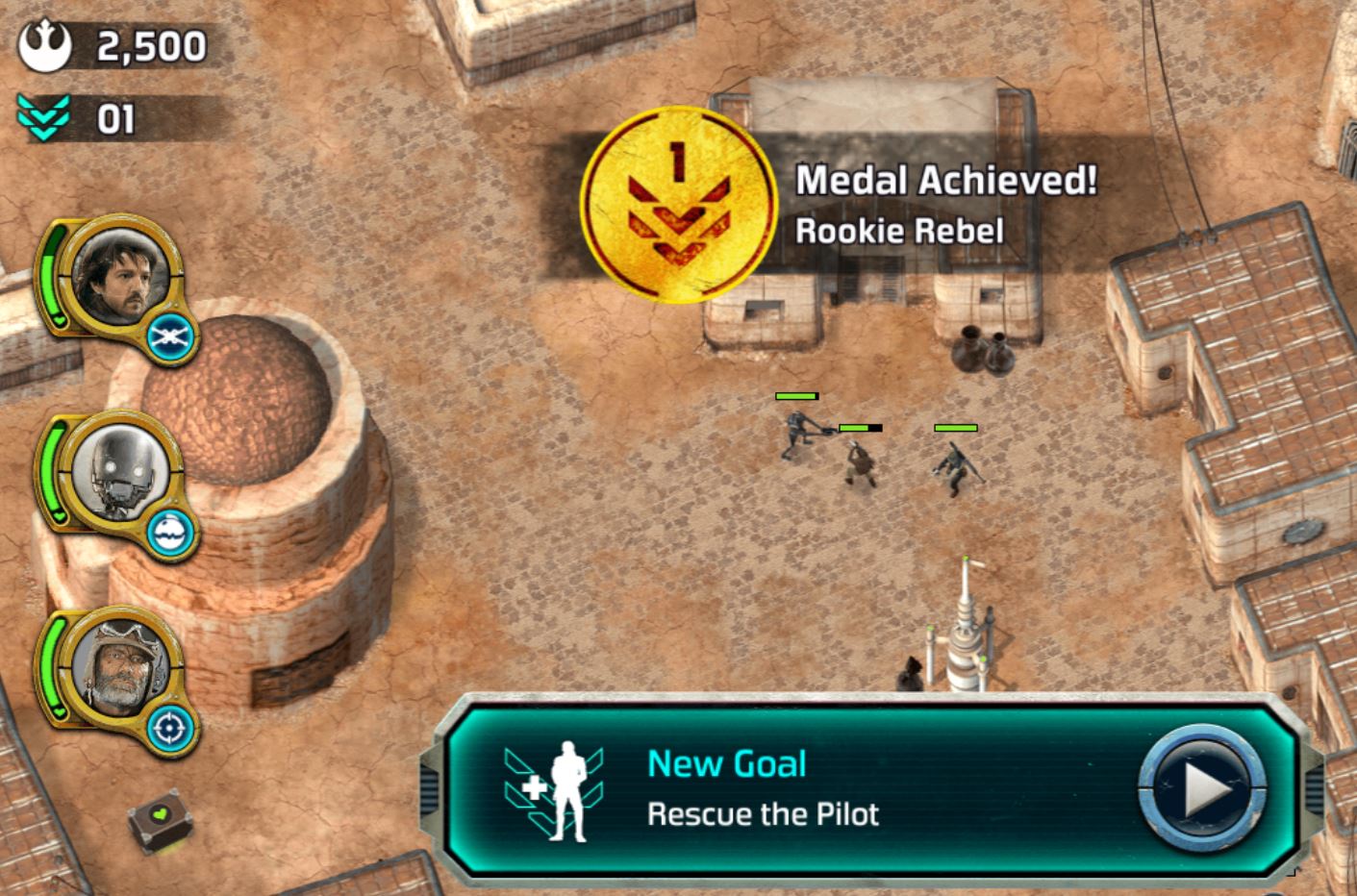The height and width of the screenshot is (896, 1357).
Task: Activate the crosshair targeting ability
Action: 171,728
